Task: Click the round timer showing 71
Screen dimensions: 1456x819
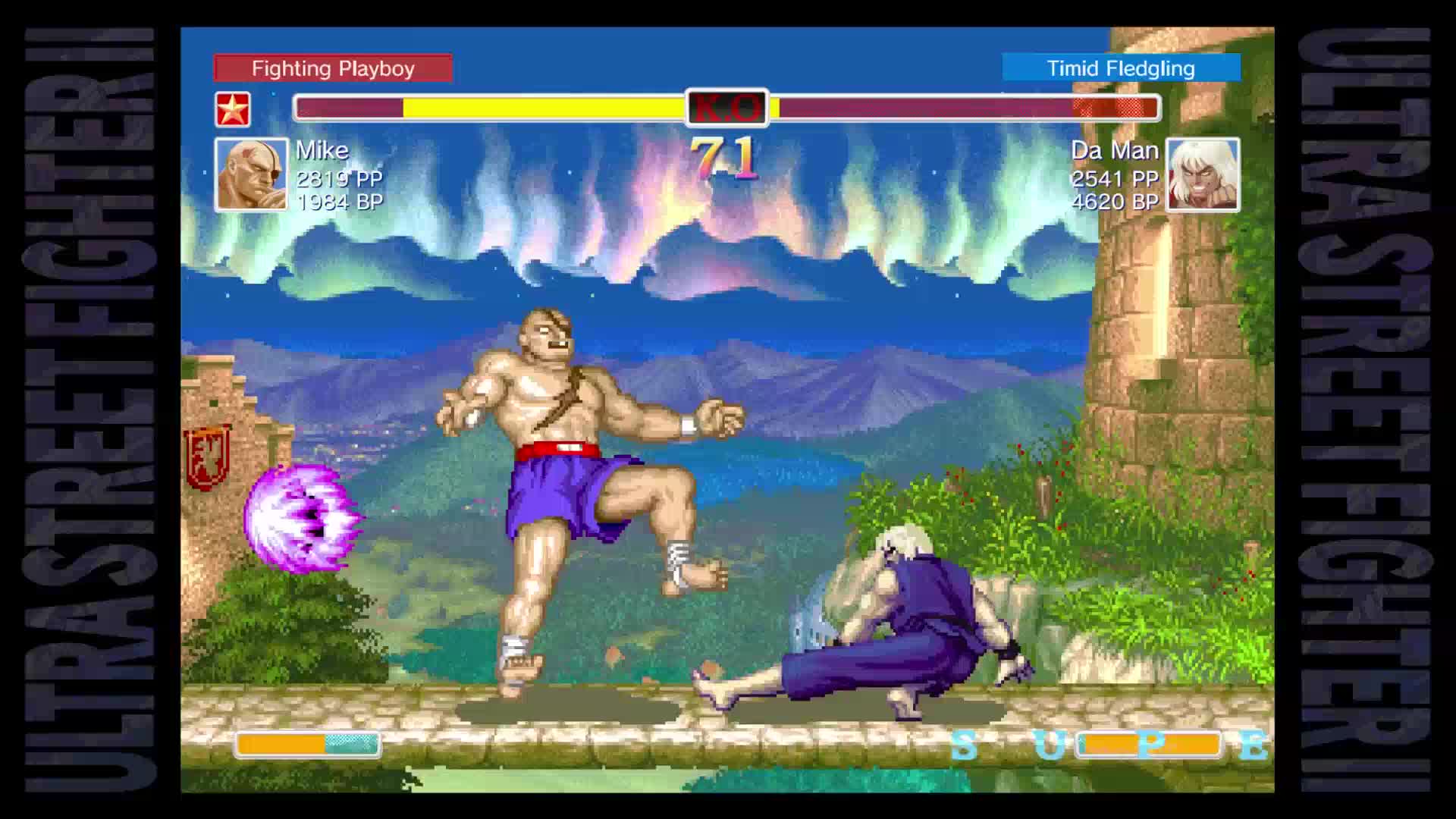Action: [x=726, y=159]
